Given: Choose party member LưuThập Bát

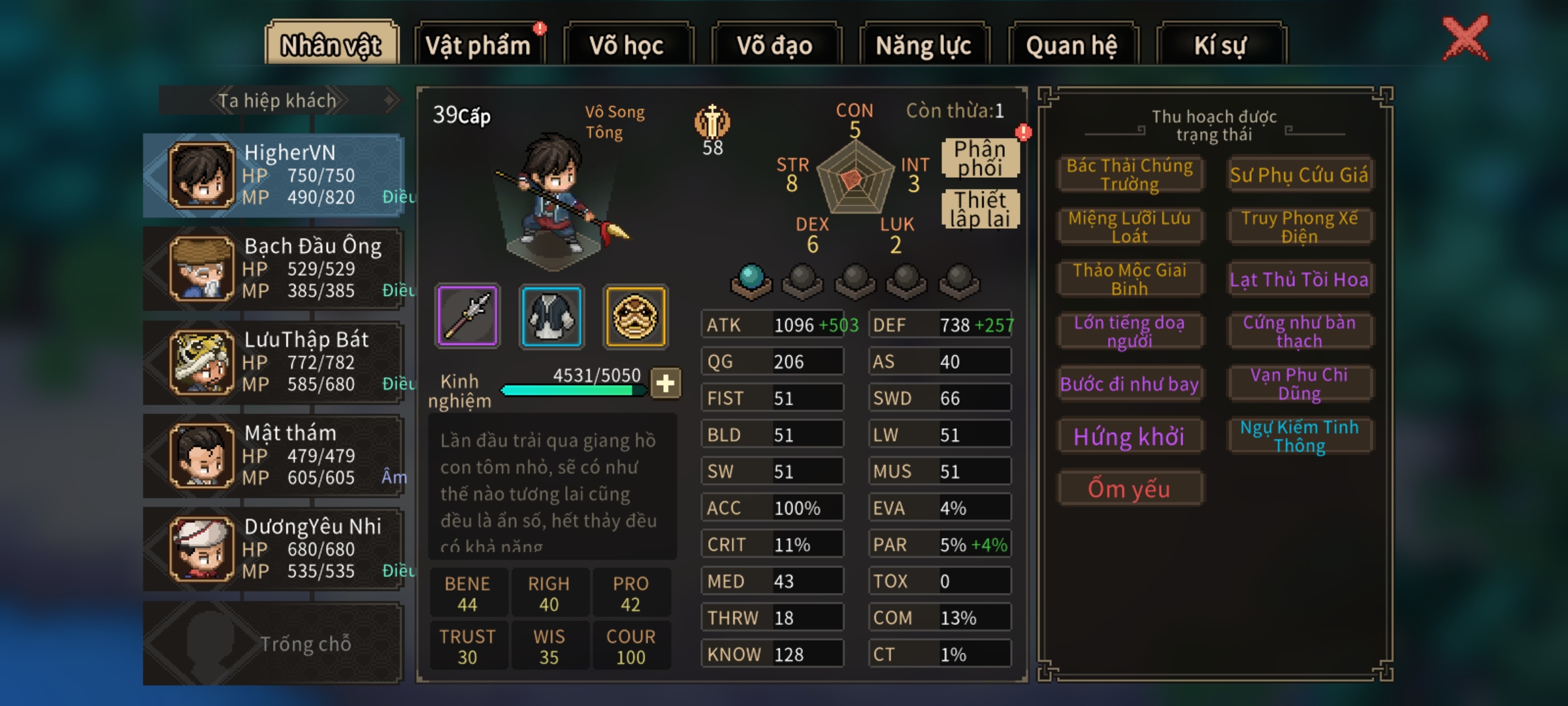Looking at the screenshot, I should (x=274, y=362).
